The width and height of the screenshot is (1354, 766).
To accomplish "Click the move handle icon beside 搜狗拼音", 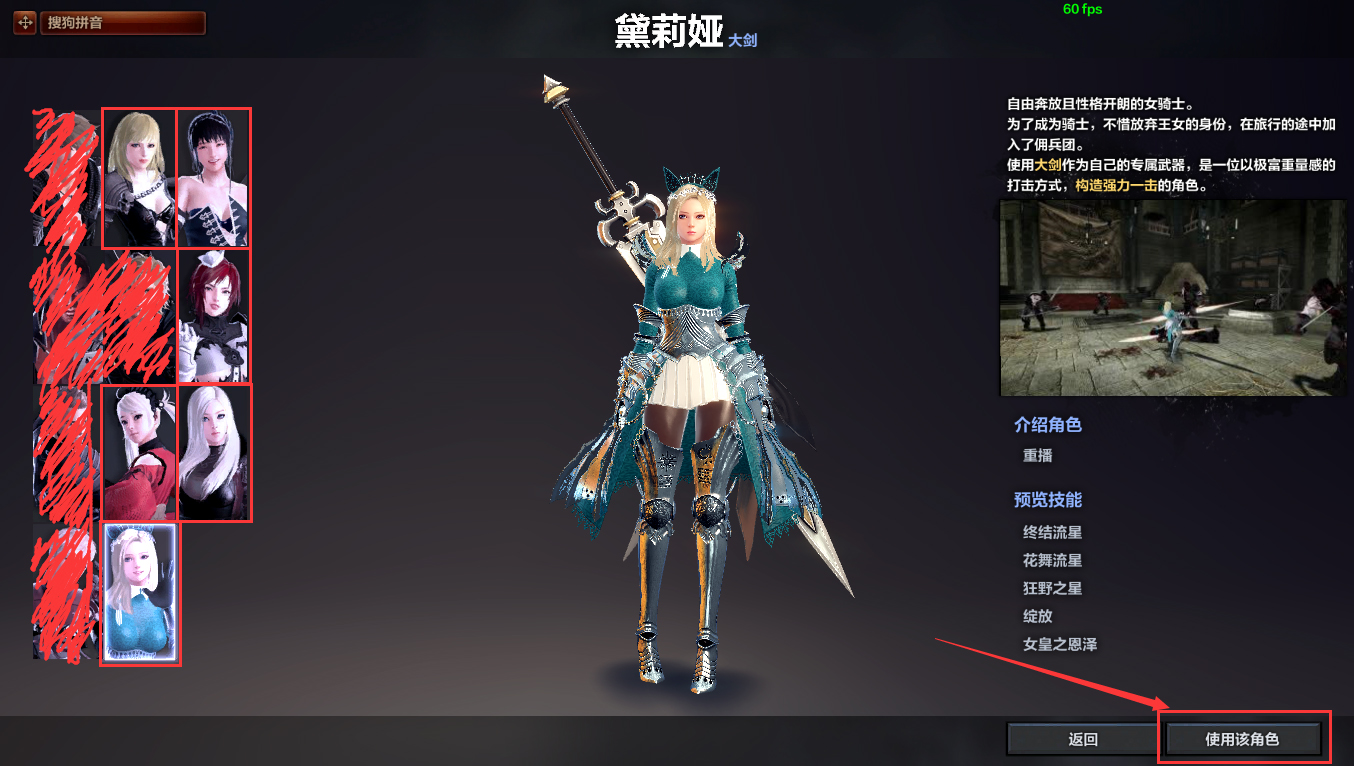I will coord(25,23).
